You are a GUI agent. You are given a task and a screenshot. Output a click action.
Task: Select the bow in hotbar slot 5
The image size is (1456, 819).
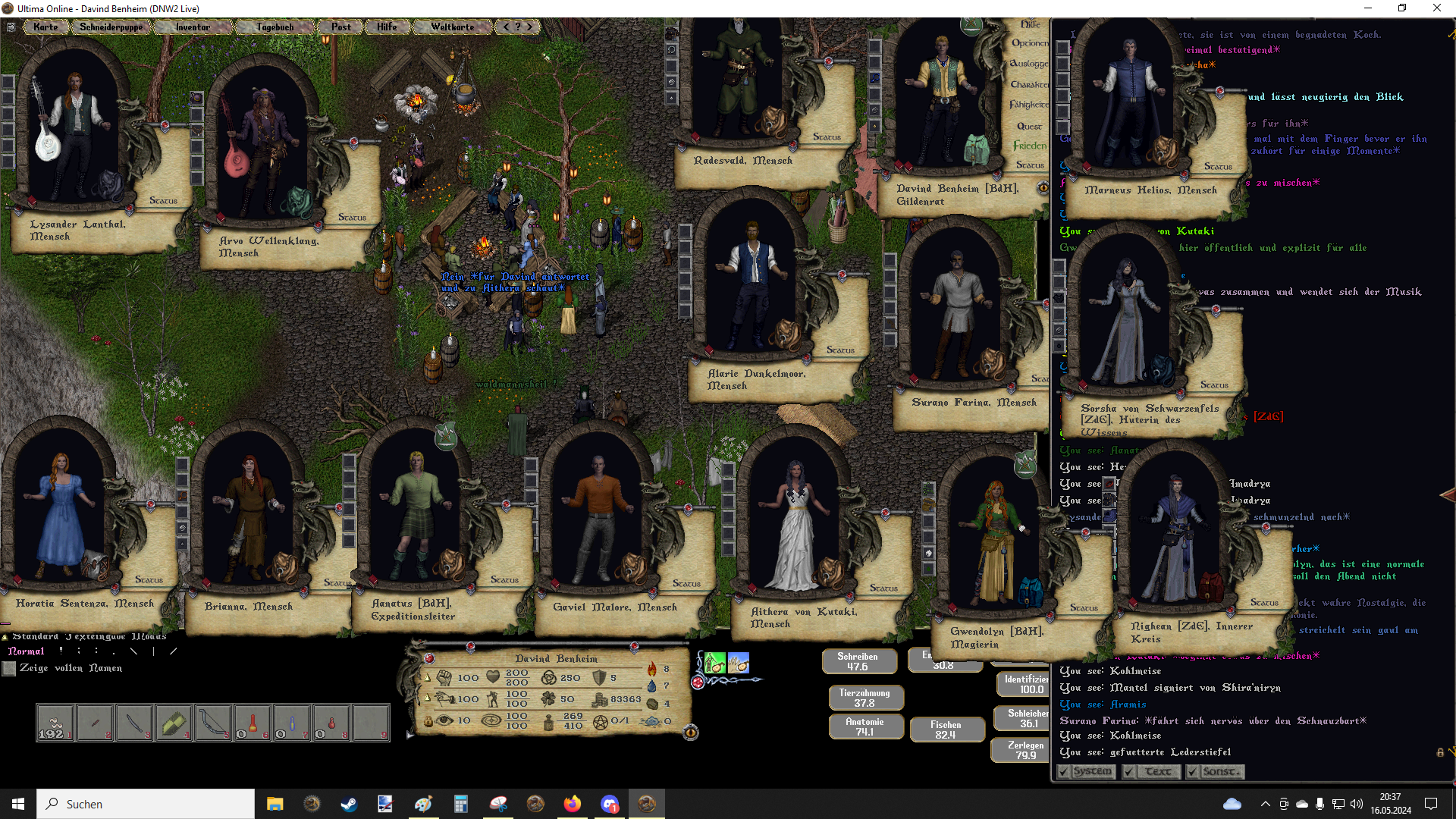(x=213, y=723)
